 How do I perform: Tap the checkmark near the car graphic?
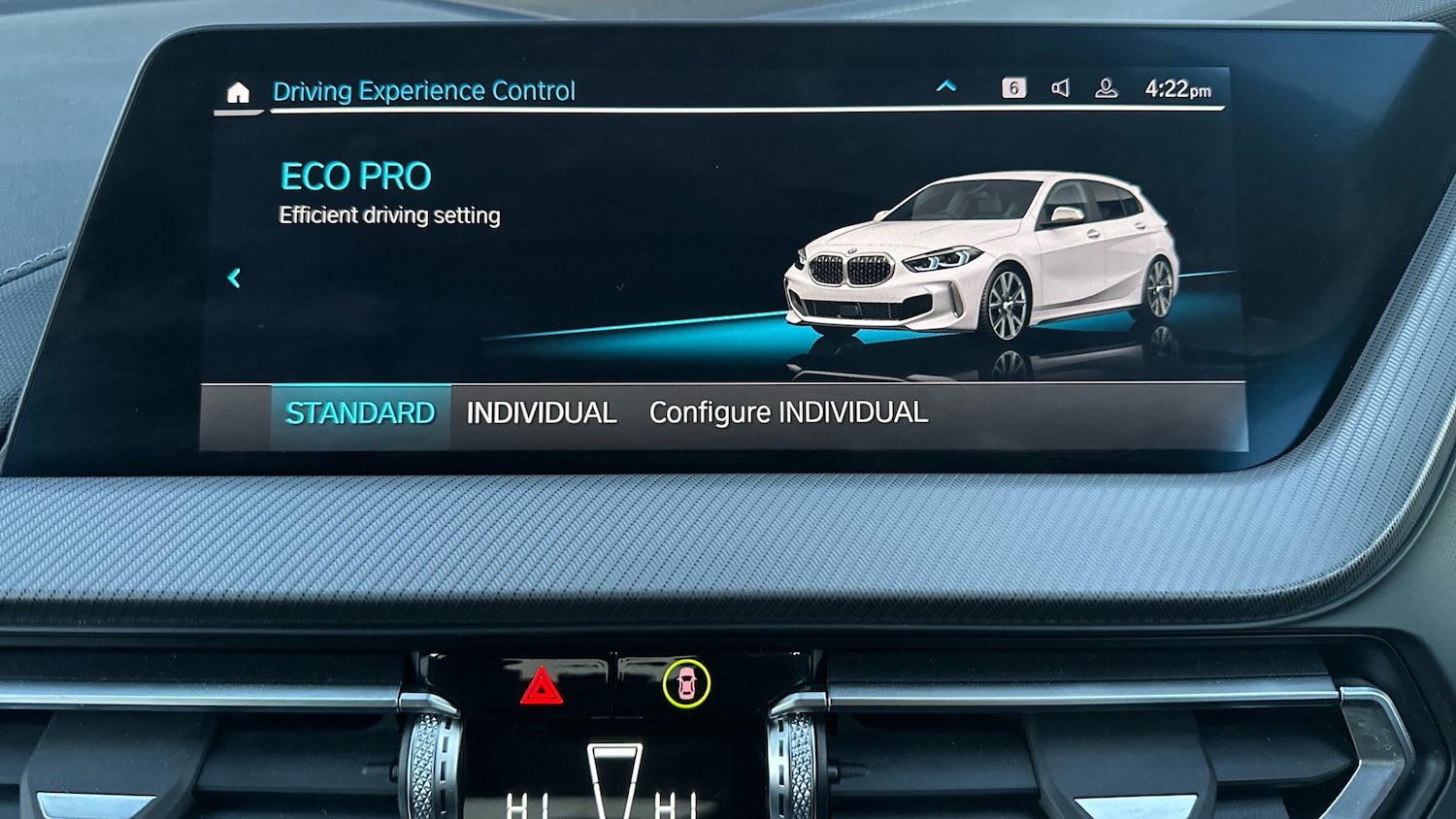(x=621, y=287)
